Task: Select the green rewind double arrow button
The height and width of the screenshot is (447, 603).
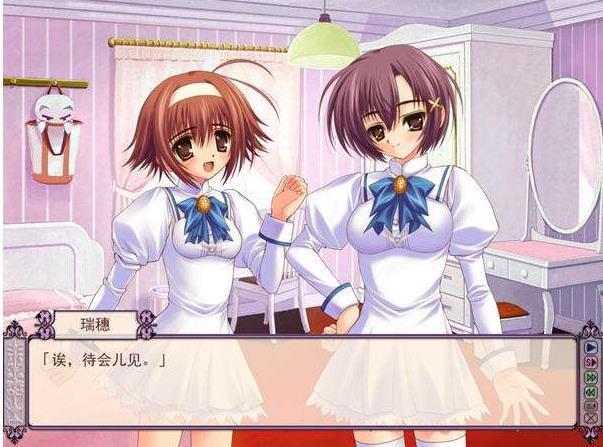Action: pyautogui.click(x=590, y=391)
